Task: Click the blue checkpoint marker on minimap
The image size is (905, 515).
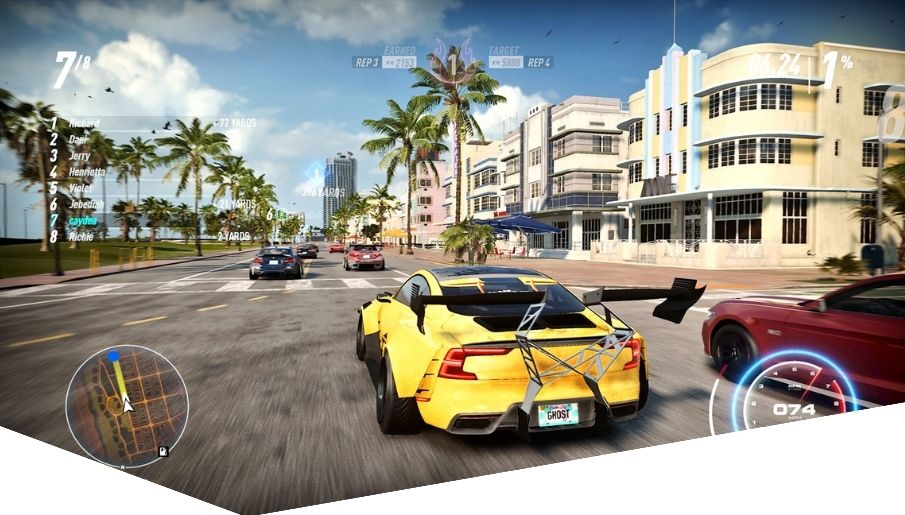Action: (113, 356)
